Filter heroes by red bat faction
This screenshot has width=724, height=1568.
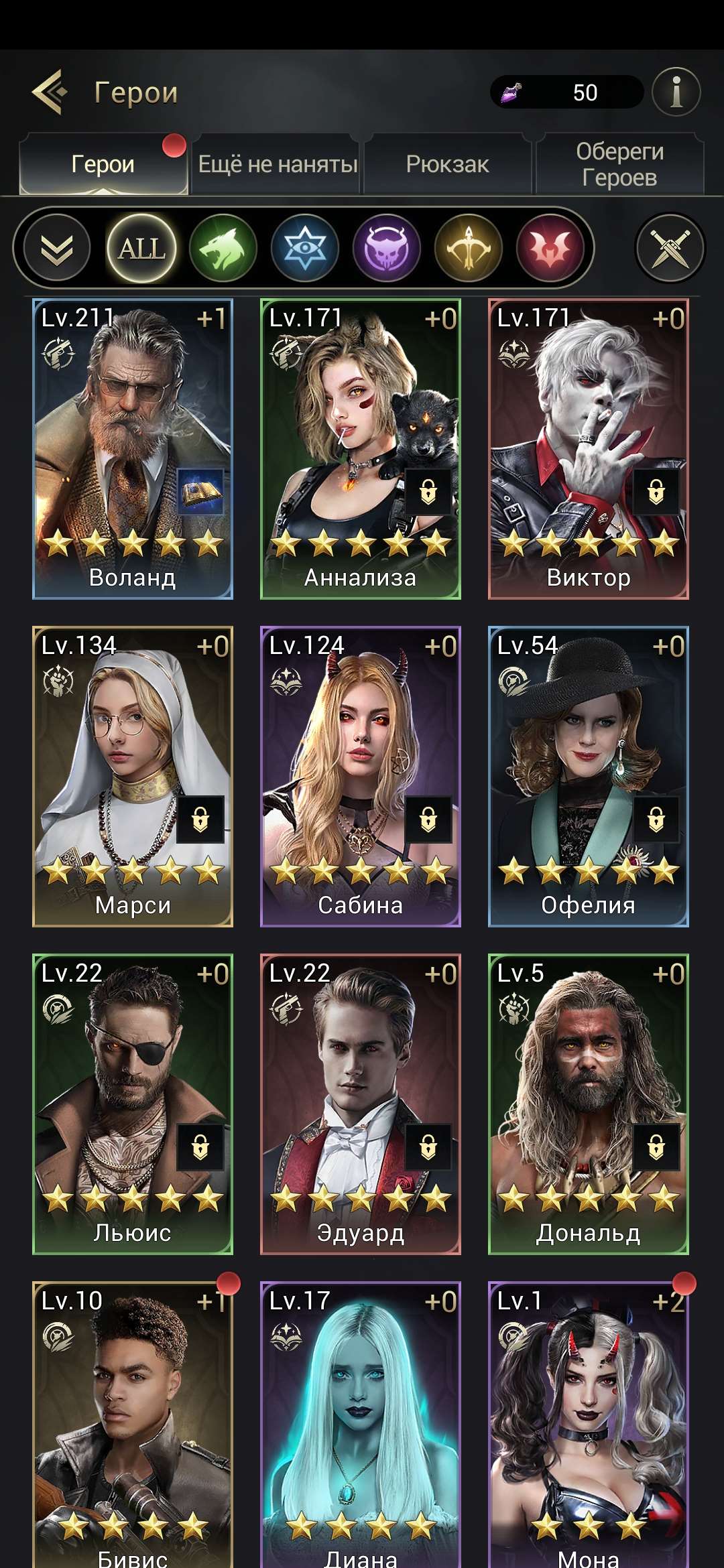pos(550,249)
